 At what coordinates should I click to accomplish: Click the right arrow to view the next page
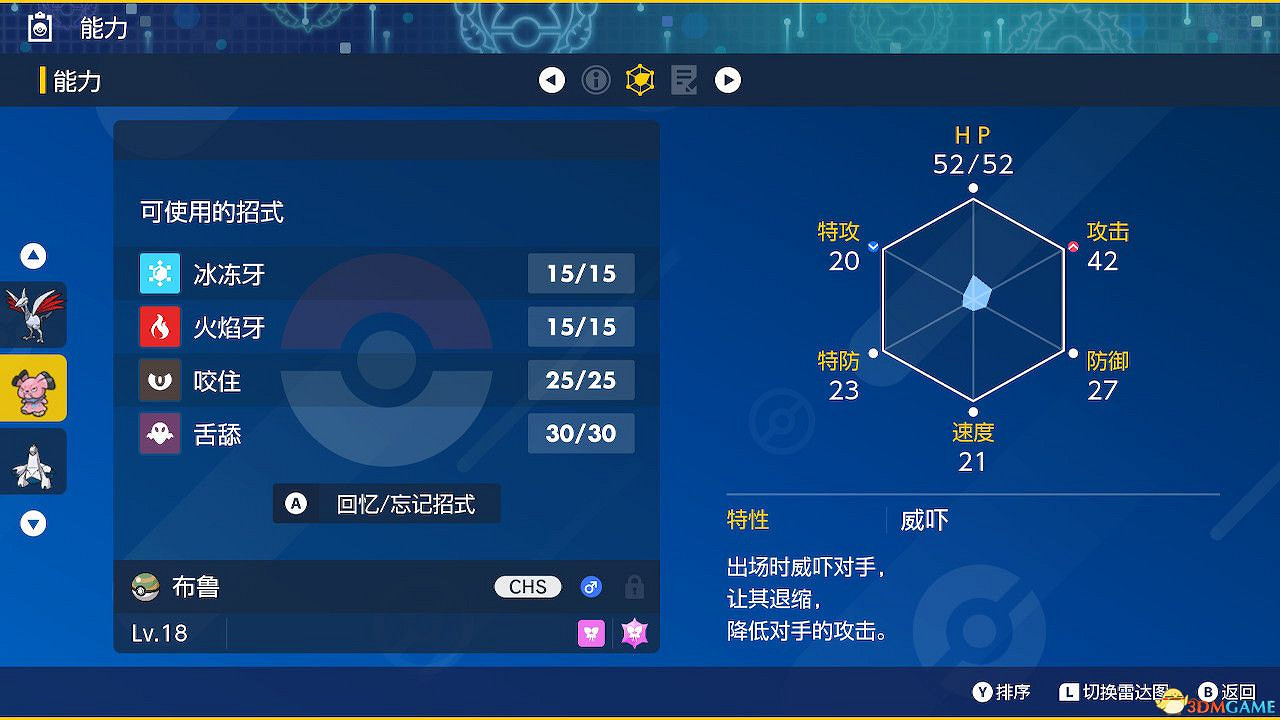728,80
